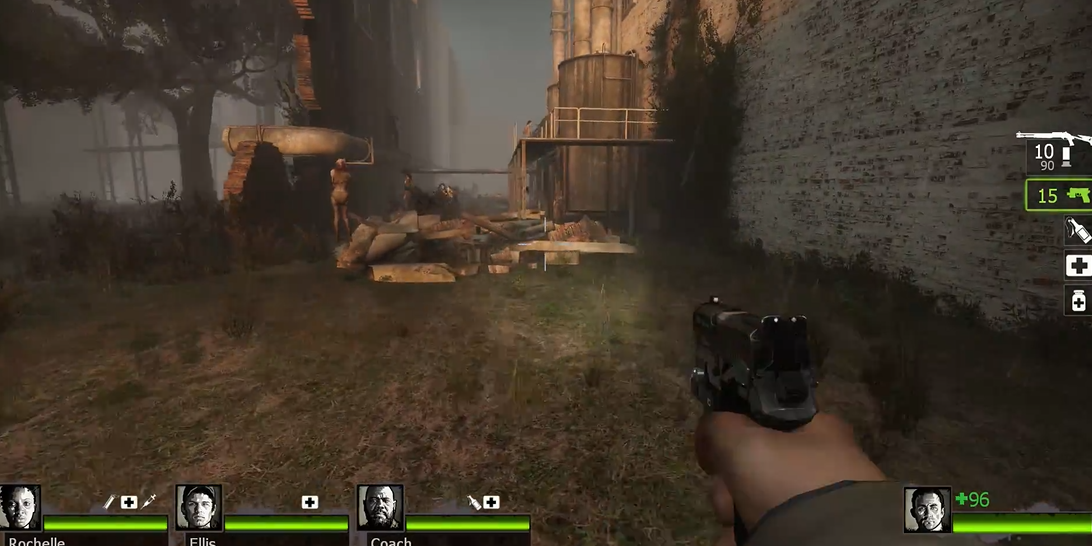Click Rochelle's teammate portrait
This screenshot has width=1092, height=546.
20,508
